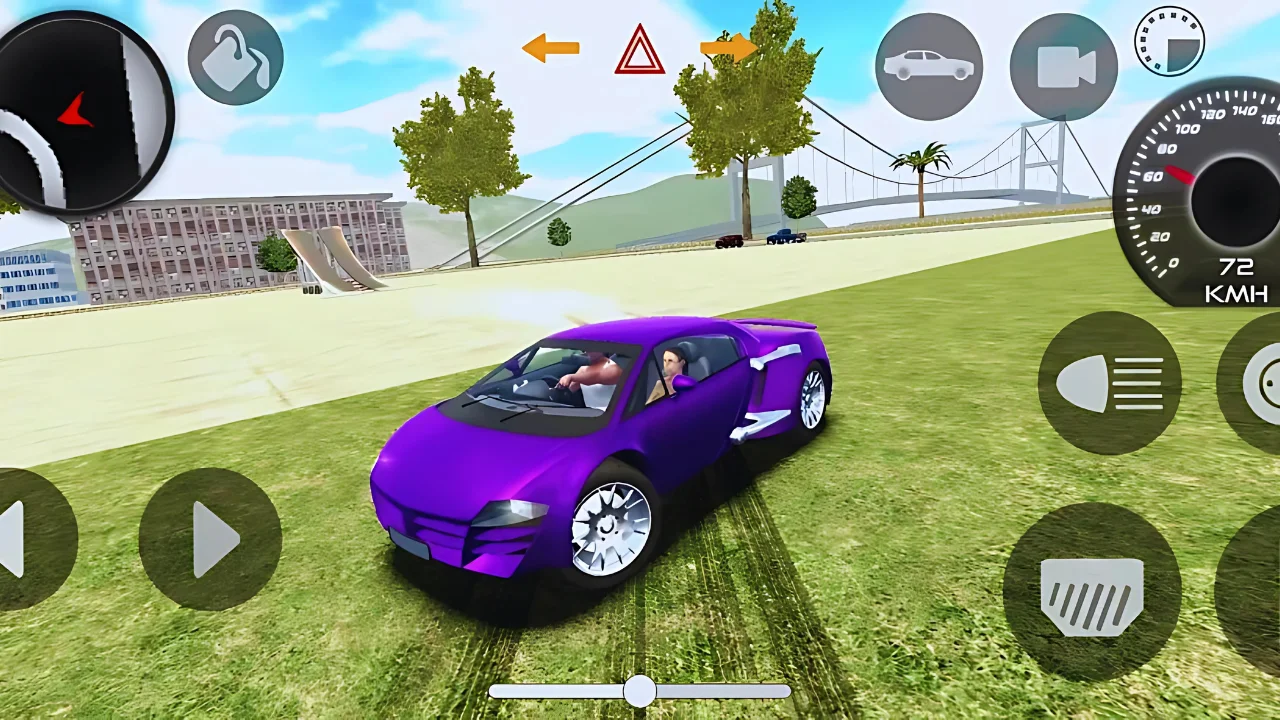Screen dimensions: 1280x720
Task: Switch camera view with the camera button
Action: (1063, 67)
